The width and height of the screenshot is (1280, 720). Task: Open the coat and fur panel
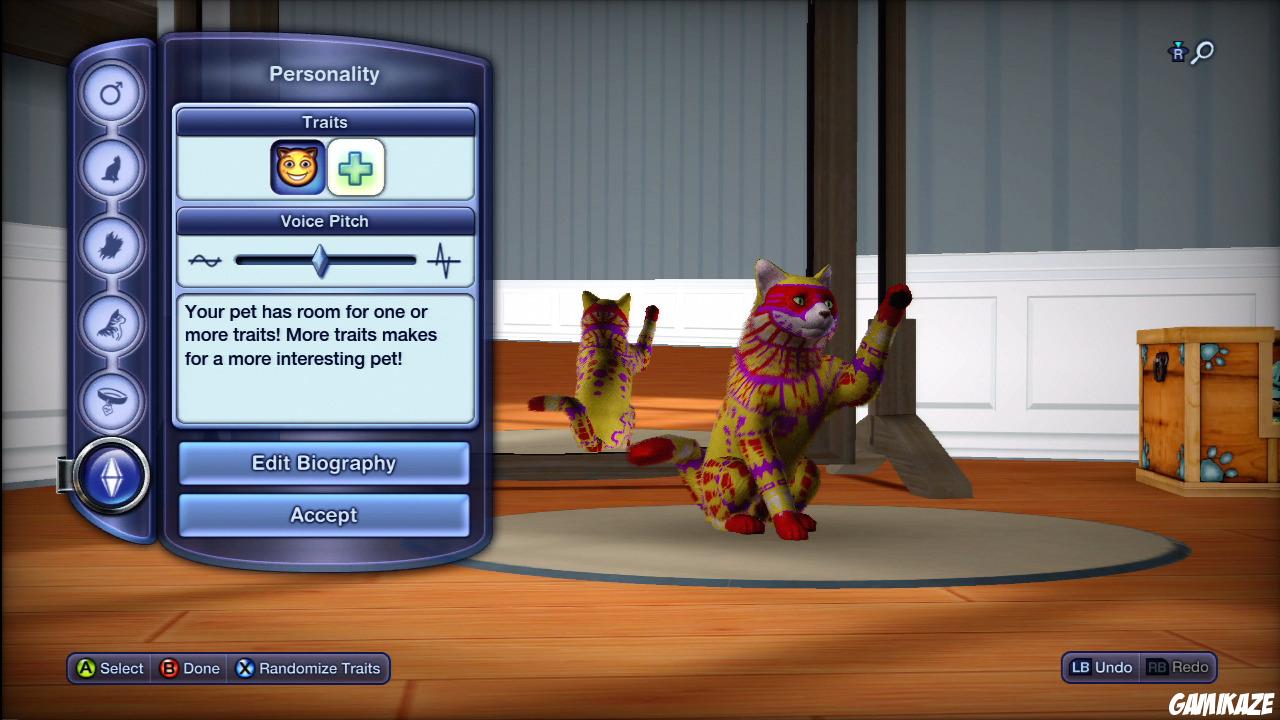point(111,246)
